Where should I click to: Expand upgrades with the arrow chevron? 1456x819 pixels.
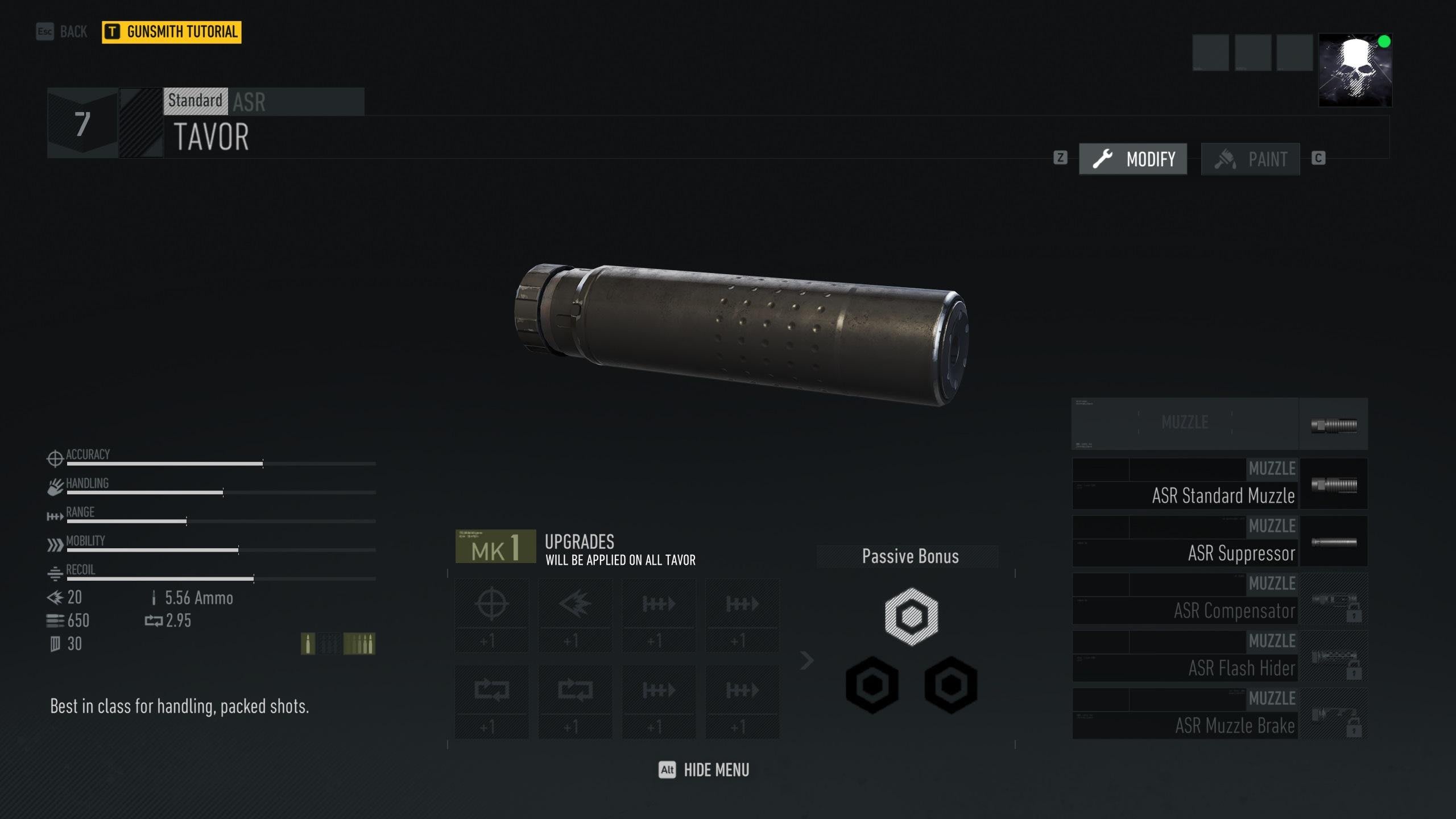click(806, 660)
